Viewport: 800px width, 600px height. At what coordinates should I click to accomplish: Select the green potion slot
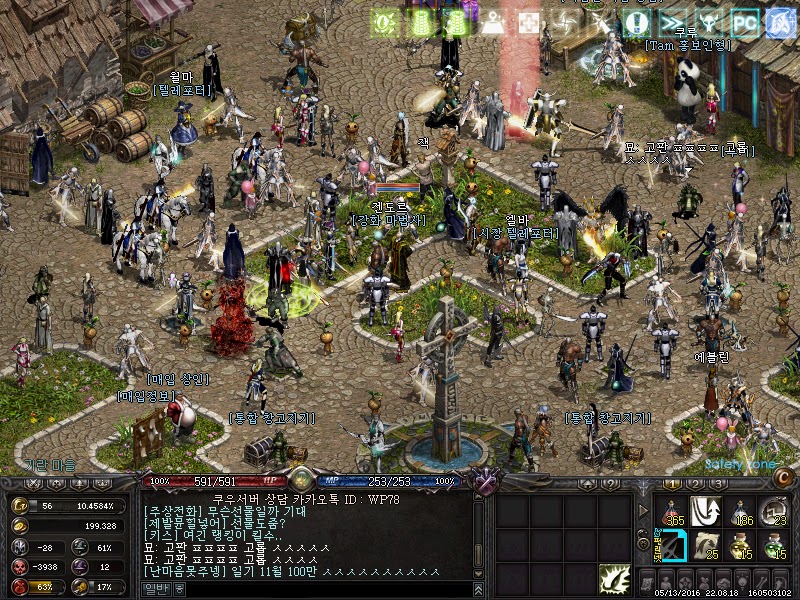pos(773,545)
